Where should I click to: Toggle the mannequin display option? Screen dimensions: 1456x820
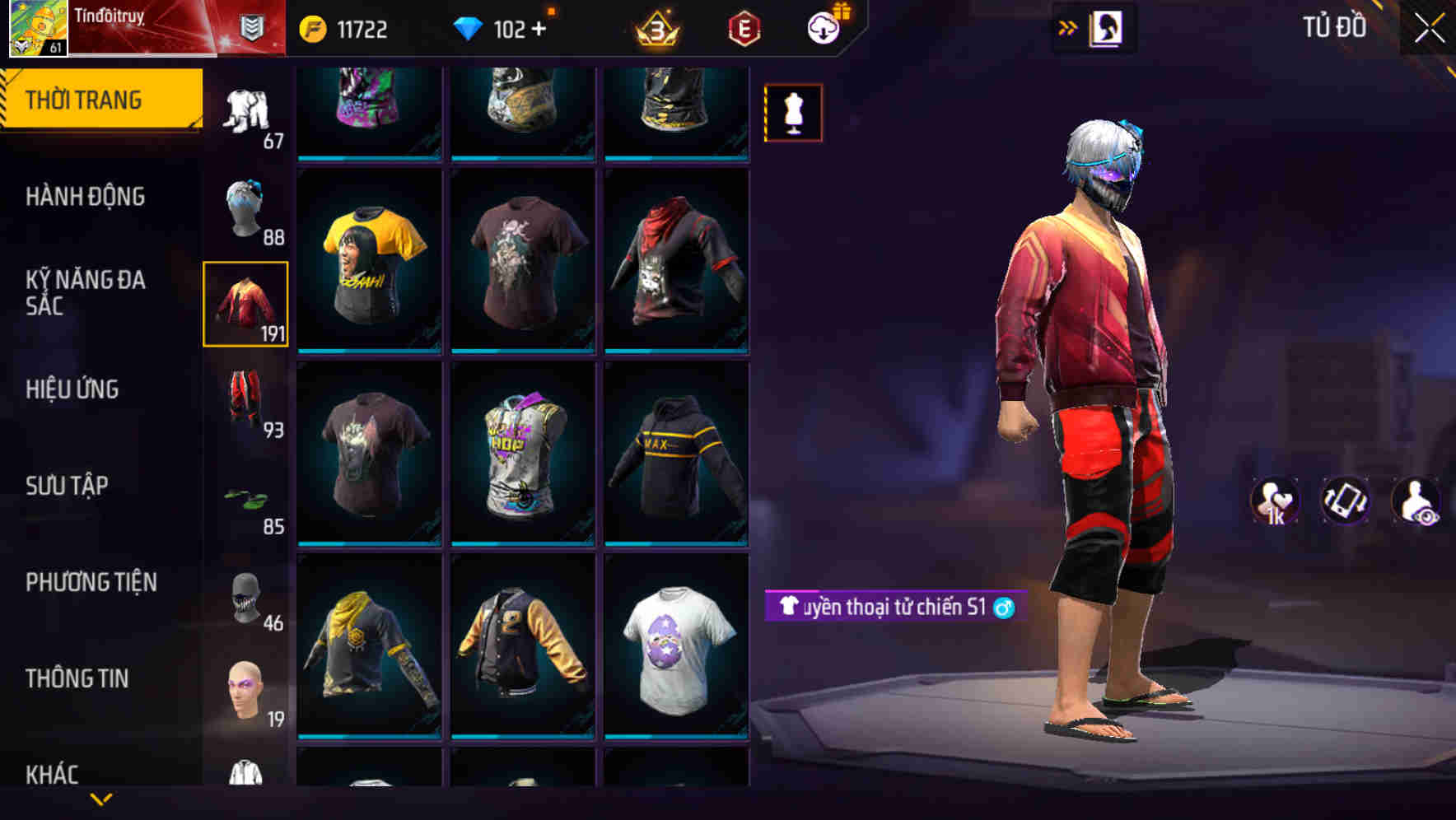[x=793, y=112]
